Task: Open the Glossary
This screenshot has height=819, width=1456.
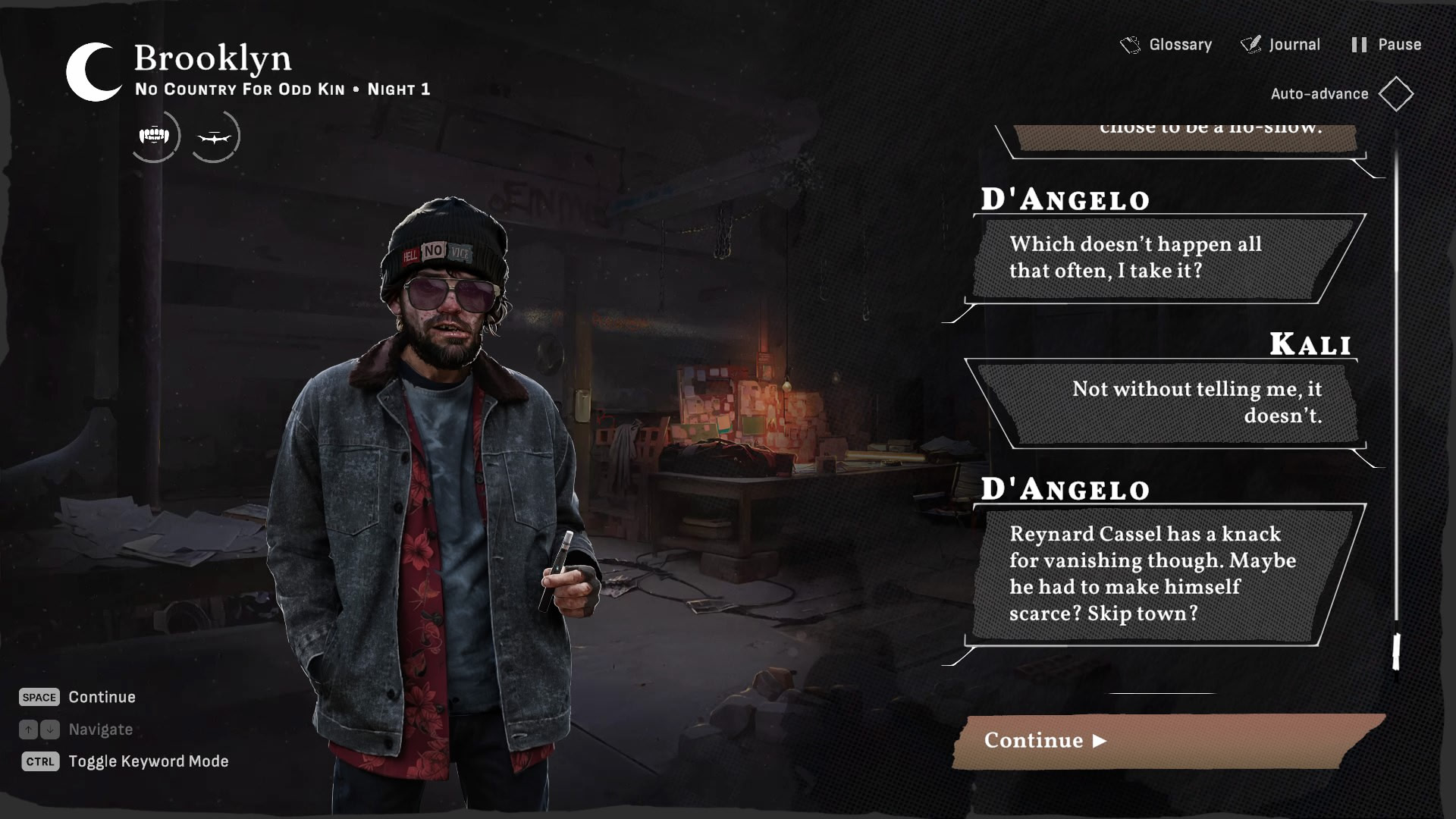Action: (1166, 45)
